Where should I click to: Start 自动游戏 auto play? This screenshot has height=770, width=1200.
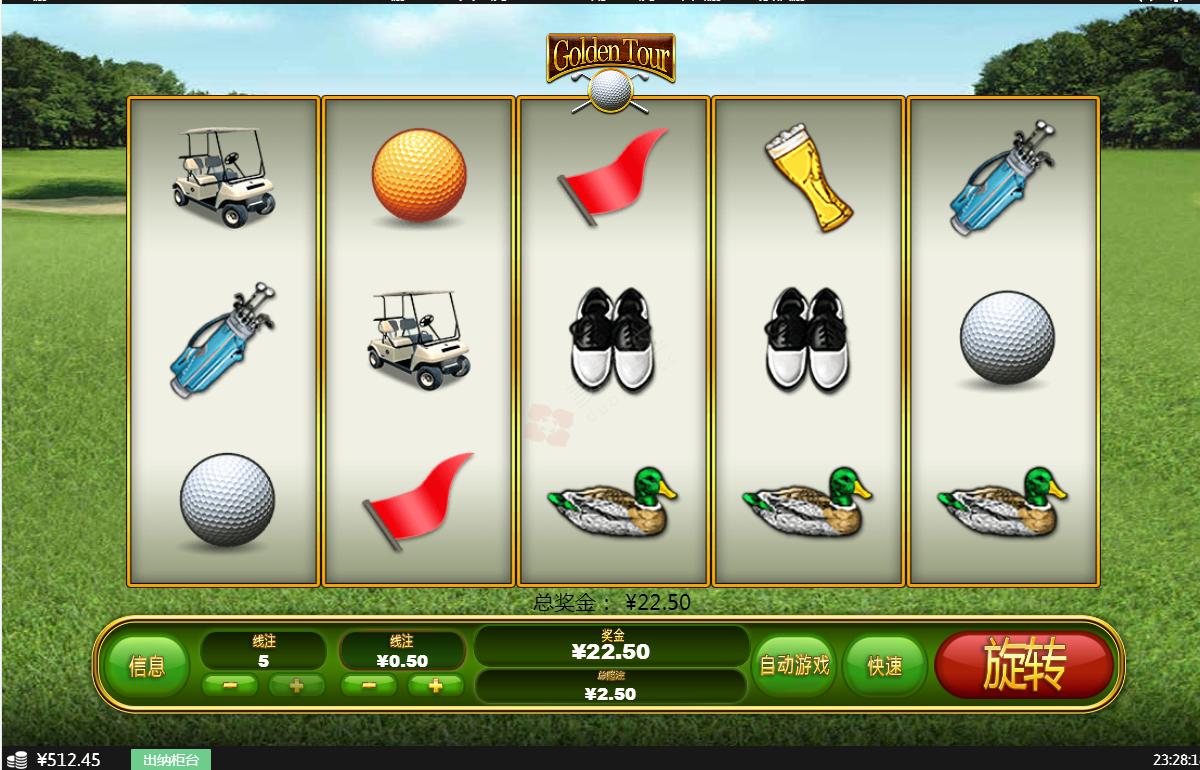coord(794,665)
